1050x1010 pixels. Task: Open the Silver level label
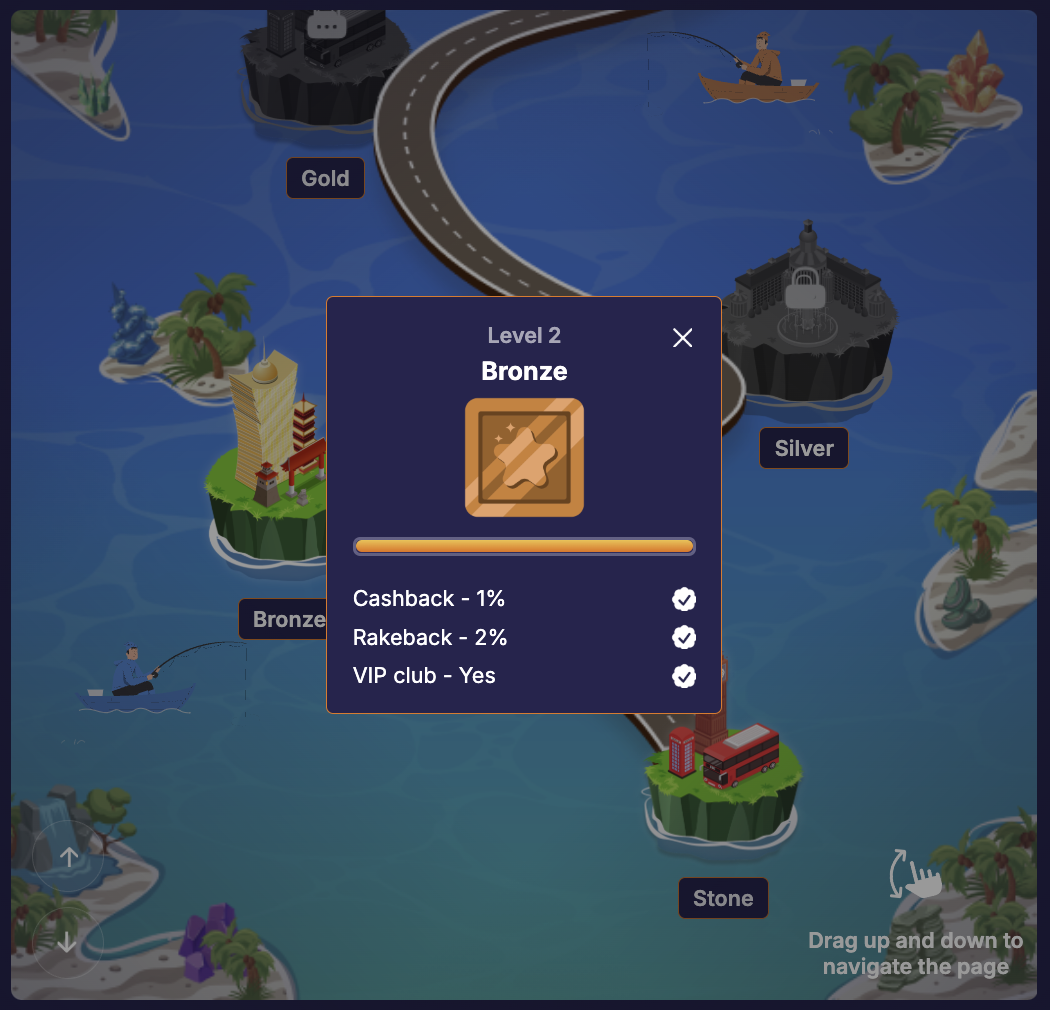804,448
